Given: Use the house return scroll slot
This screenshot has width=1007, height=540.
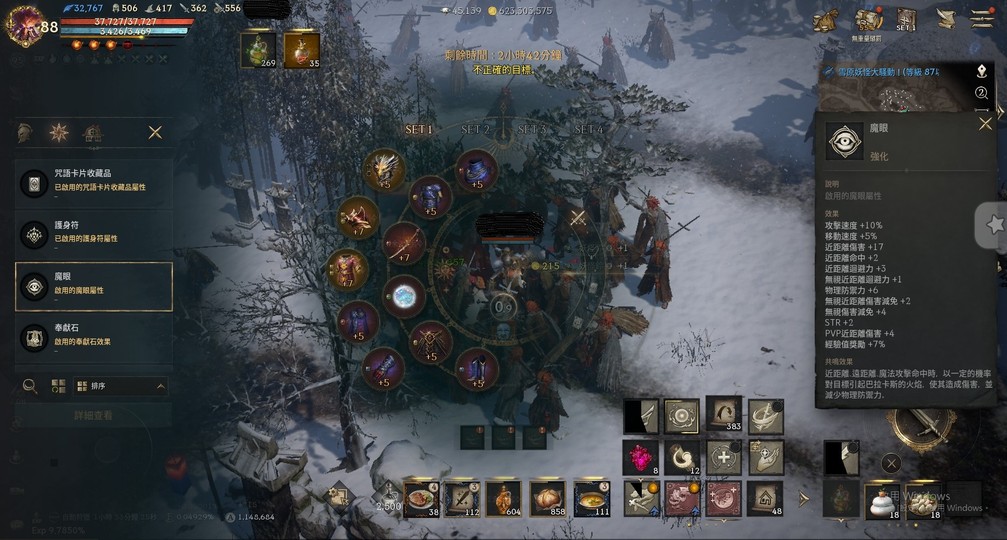Looking at the screenshot, I should (x=765, y=497).
